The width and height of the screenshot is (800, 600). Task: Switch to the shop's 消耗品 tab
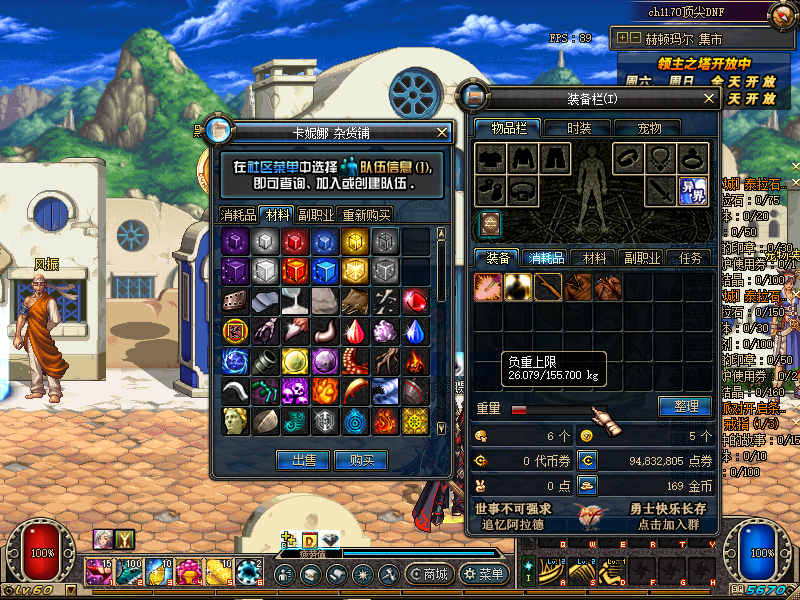click(238, 214)
